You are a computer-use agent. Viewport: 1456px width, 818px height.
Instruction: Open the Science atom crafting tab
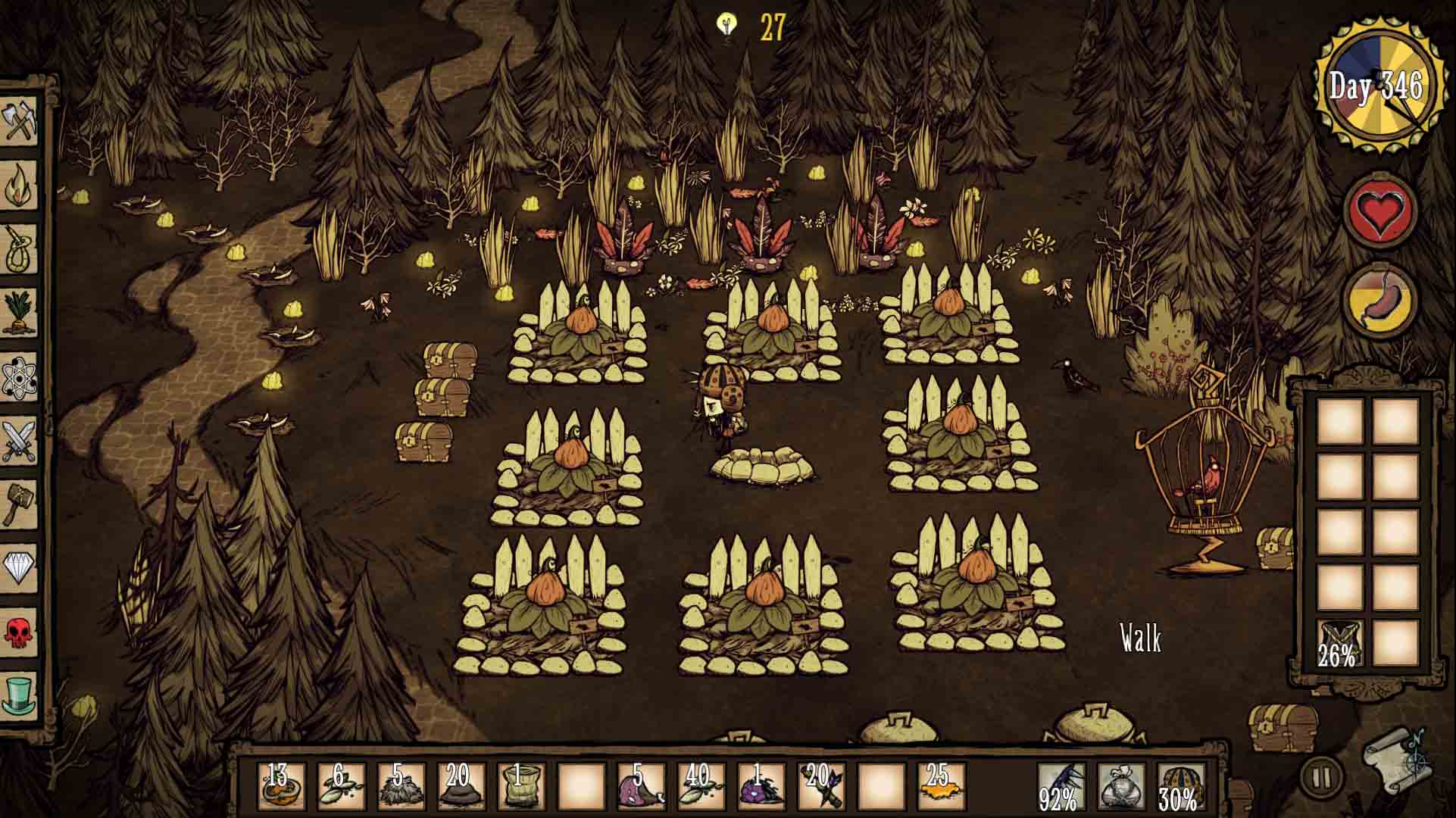pos(20,376)
